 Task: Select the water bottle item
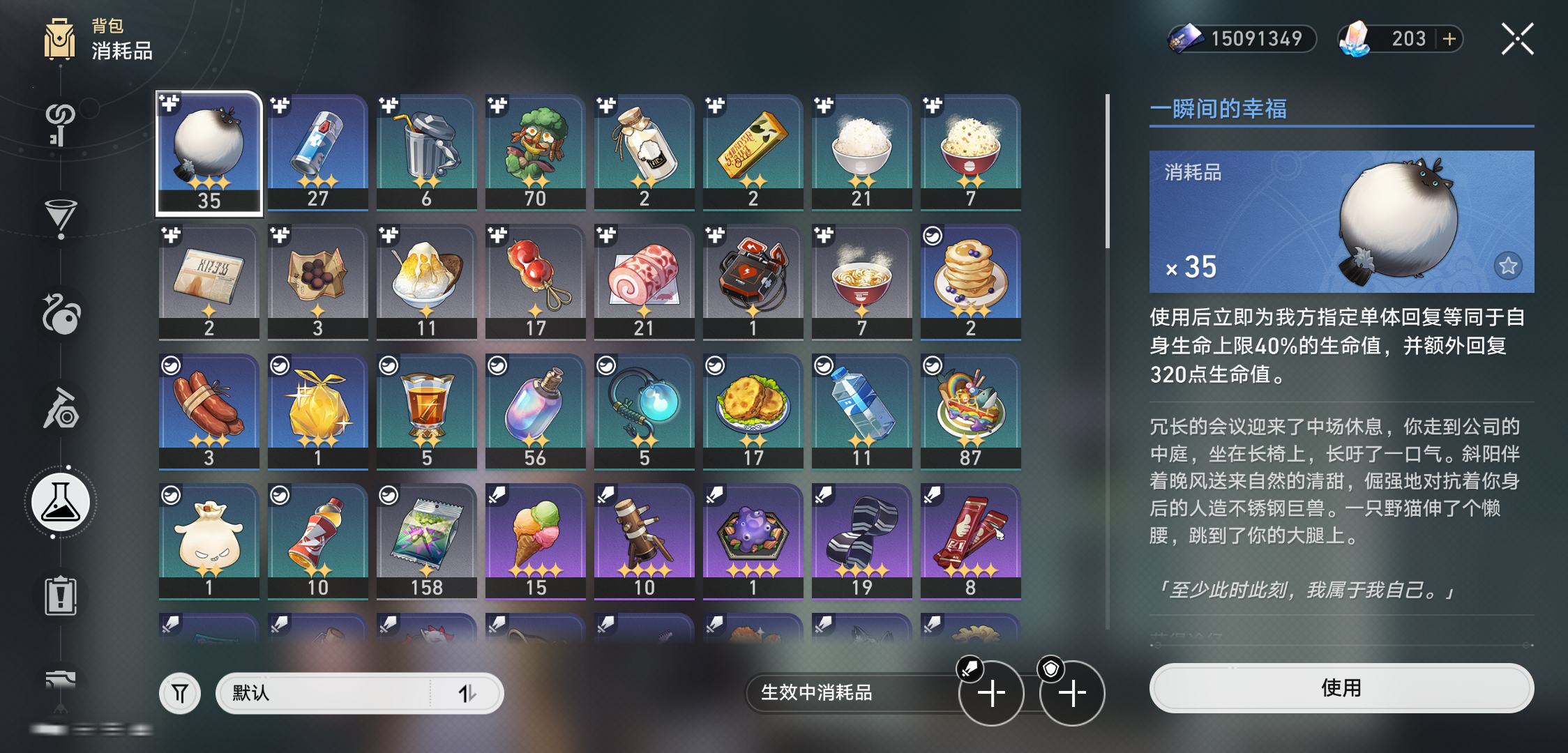click(x=861, y=411)
